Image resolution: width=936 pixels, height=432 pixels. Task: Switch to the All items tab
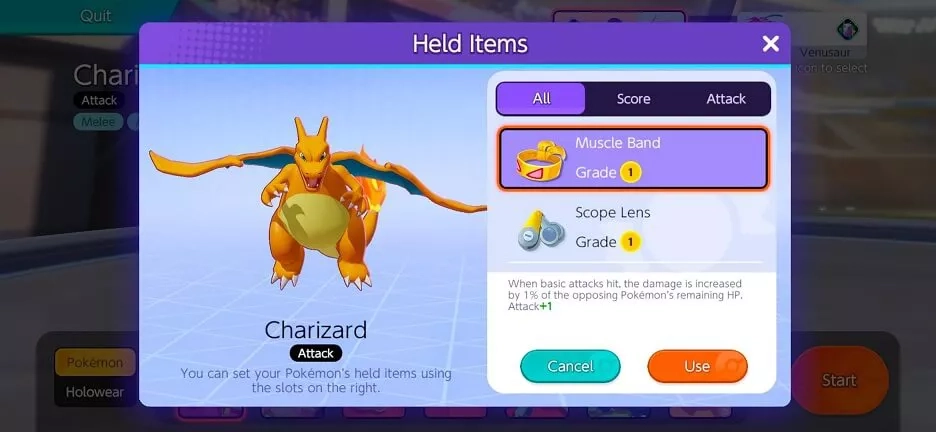541,99
